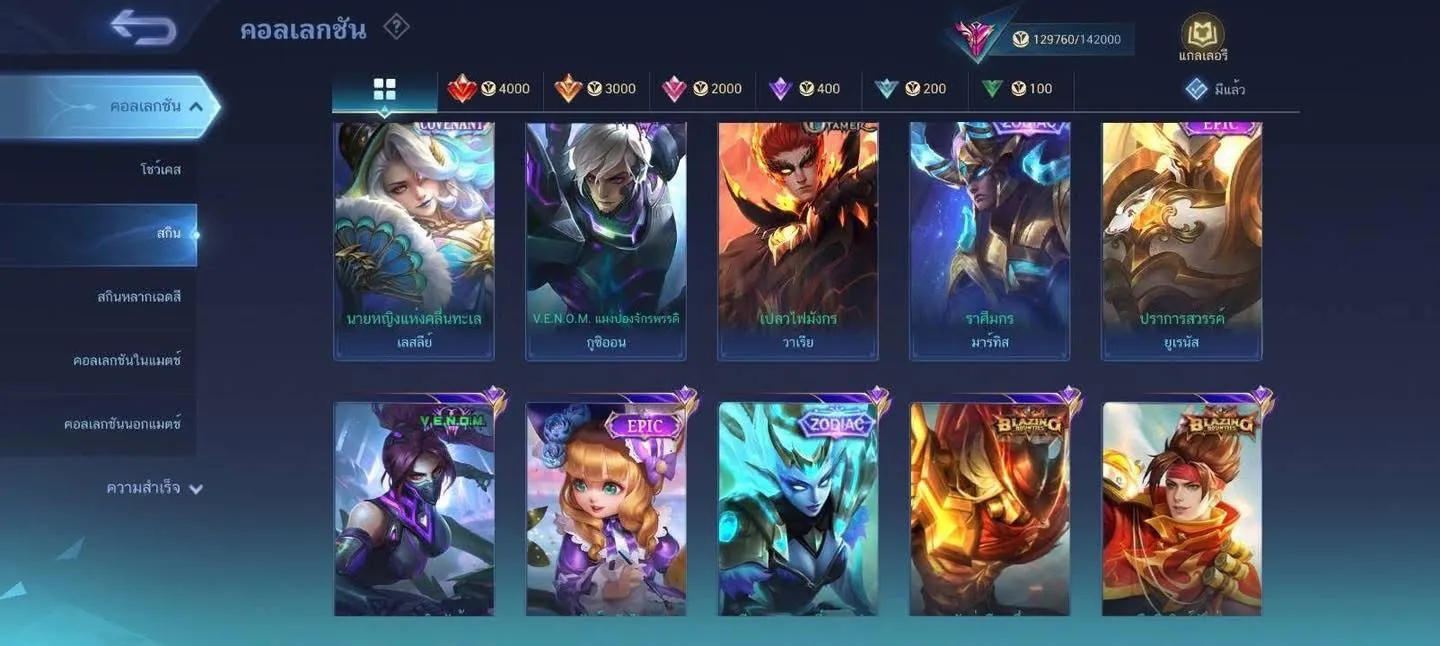Show the 400 point tier skins
Screen dimensions: 1440x646
coord(806,89)
